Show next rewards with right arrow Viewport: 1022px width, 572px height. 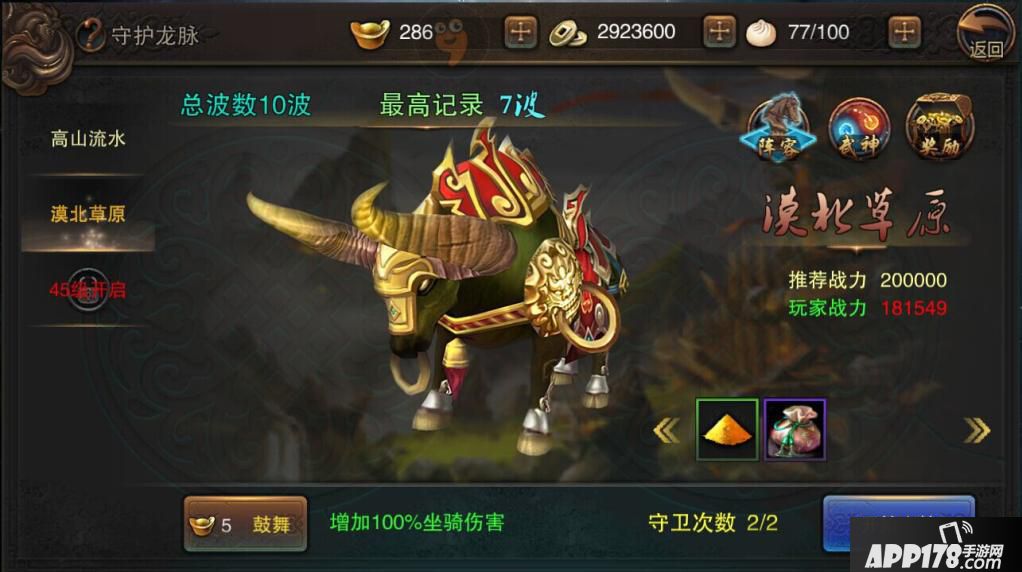pos(976,430)
